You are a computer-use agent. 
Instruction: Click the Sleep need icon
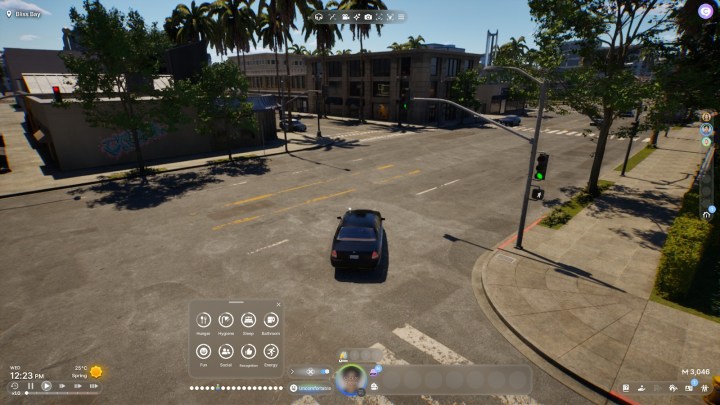tap(248, 320)
